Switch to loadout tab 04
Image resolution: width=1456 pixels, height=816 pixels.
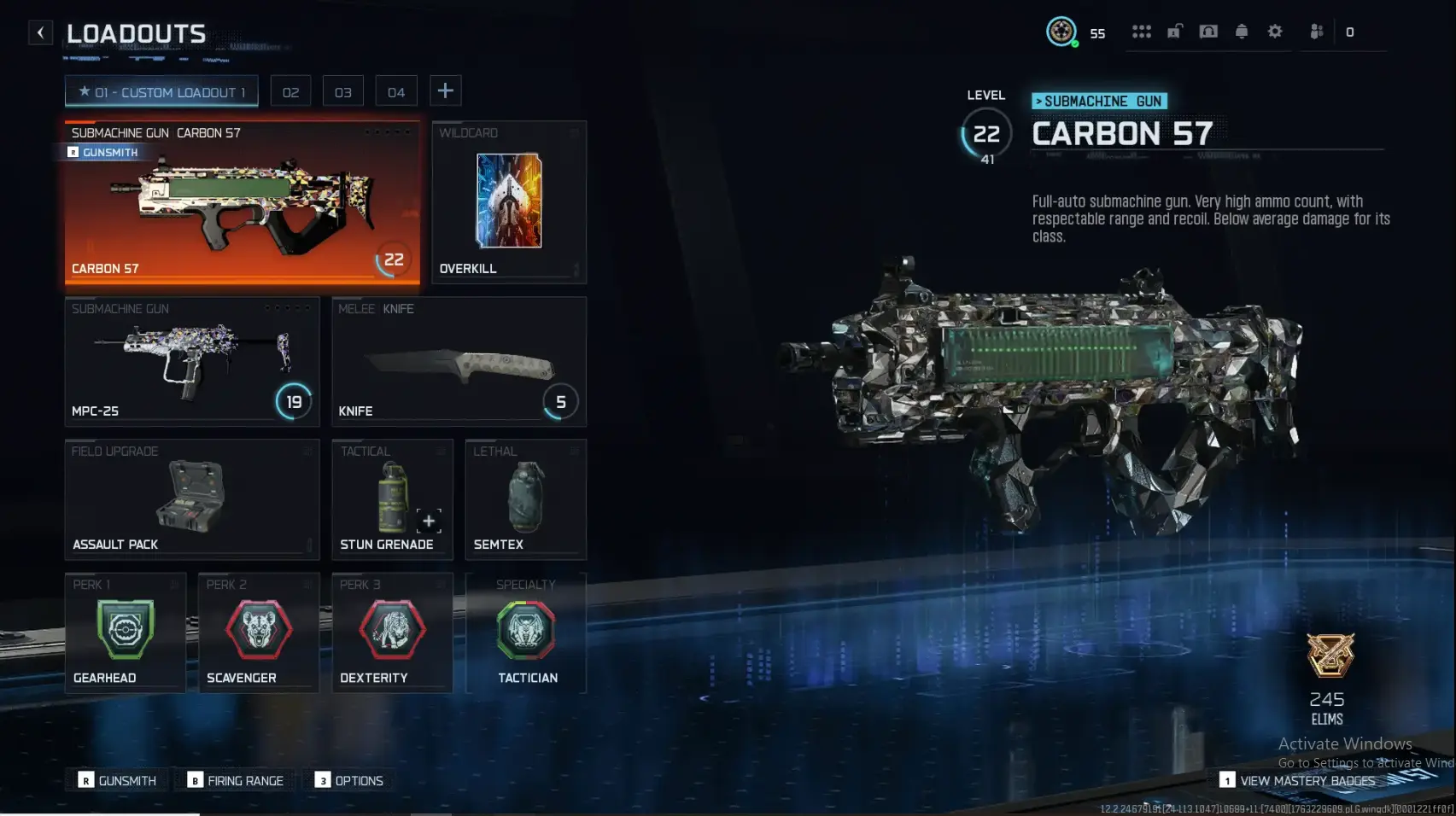click(396, 90)
